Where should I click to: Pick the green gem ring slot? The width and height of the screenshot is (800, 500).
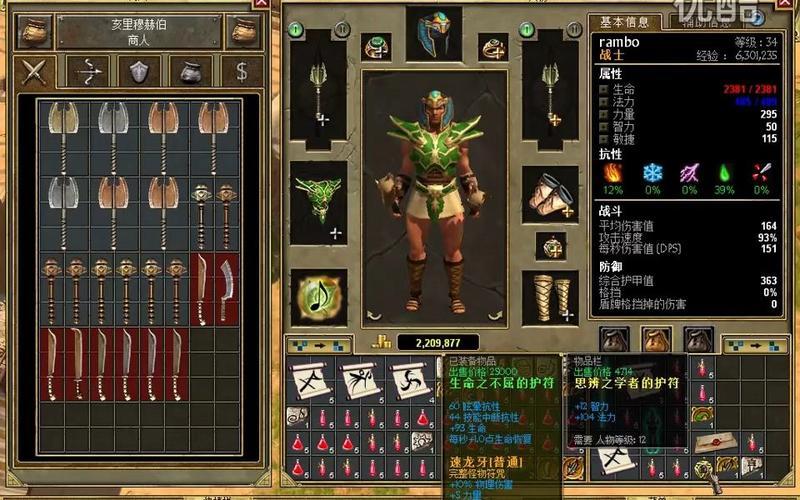point(377,46)
